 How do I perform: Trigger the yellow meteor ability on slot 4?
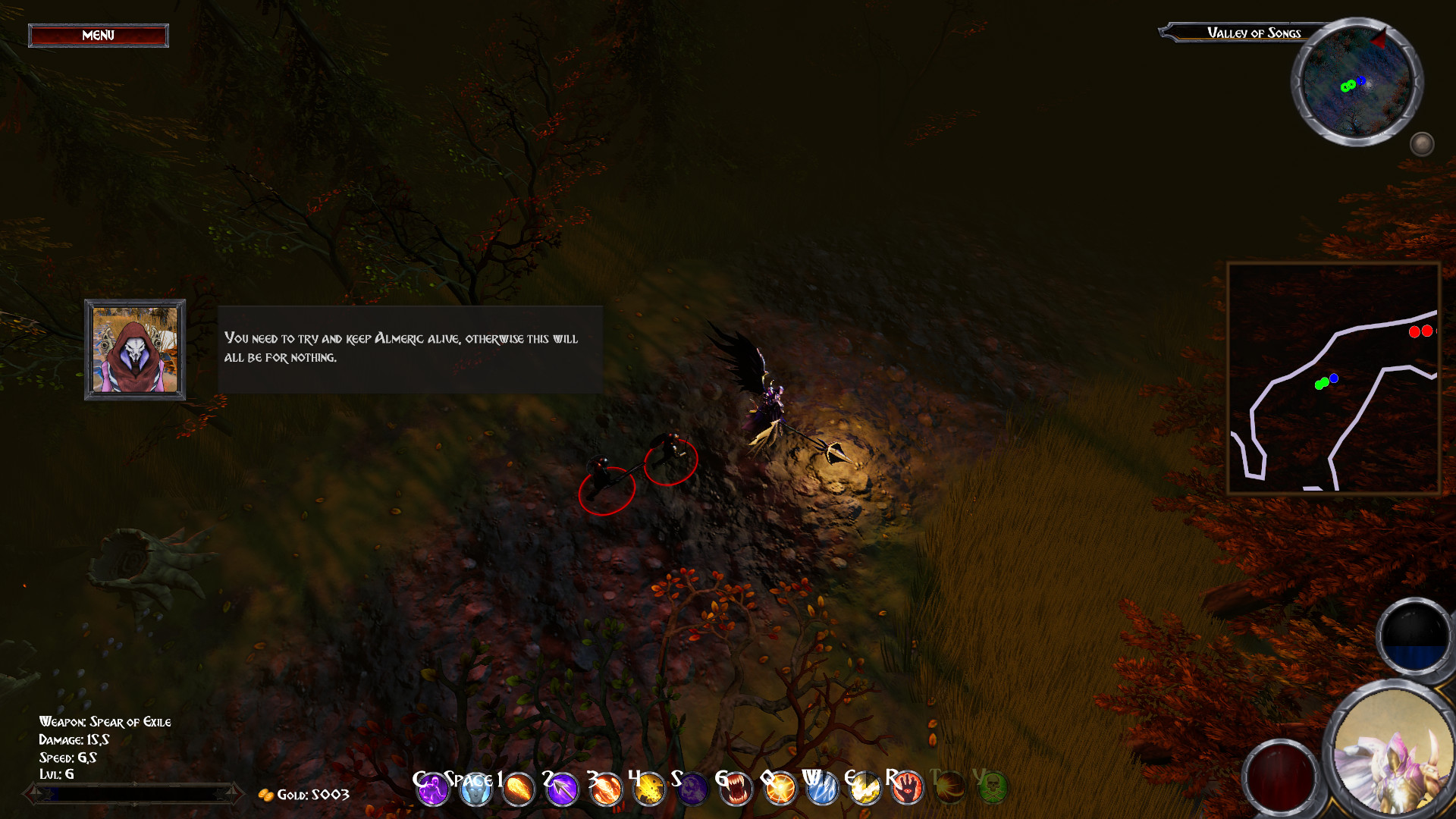coord(649,789)
